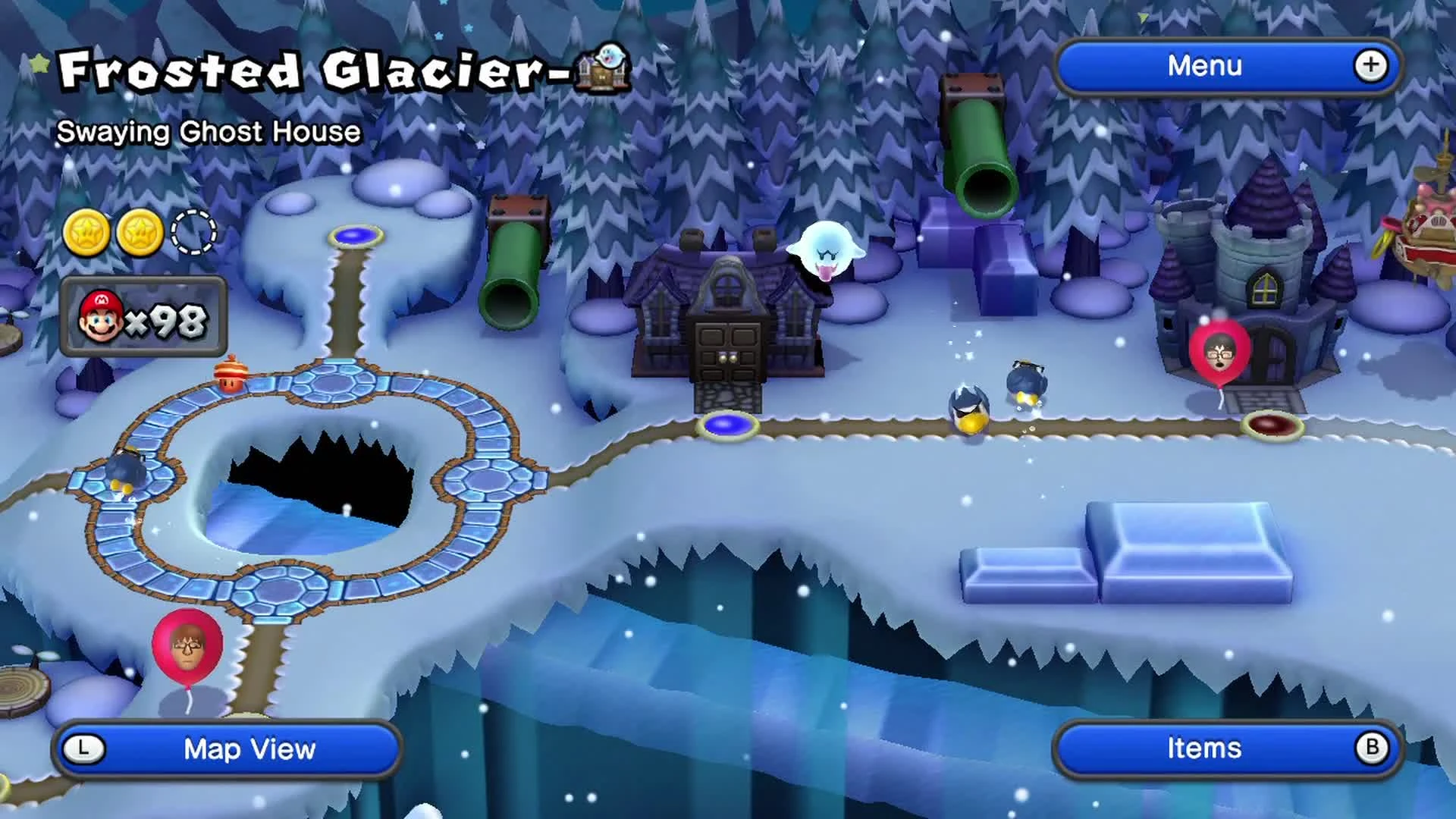Click the uncollected third star coin slot
1456x819 pixels.
(192, 234)
